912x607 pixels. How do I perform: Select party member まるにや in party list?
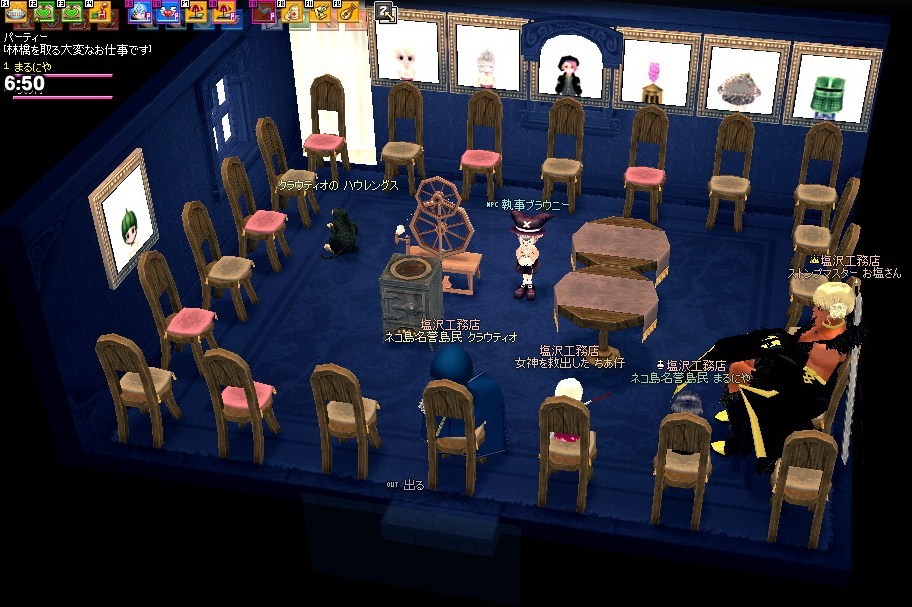click(x=30, y=67)
